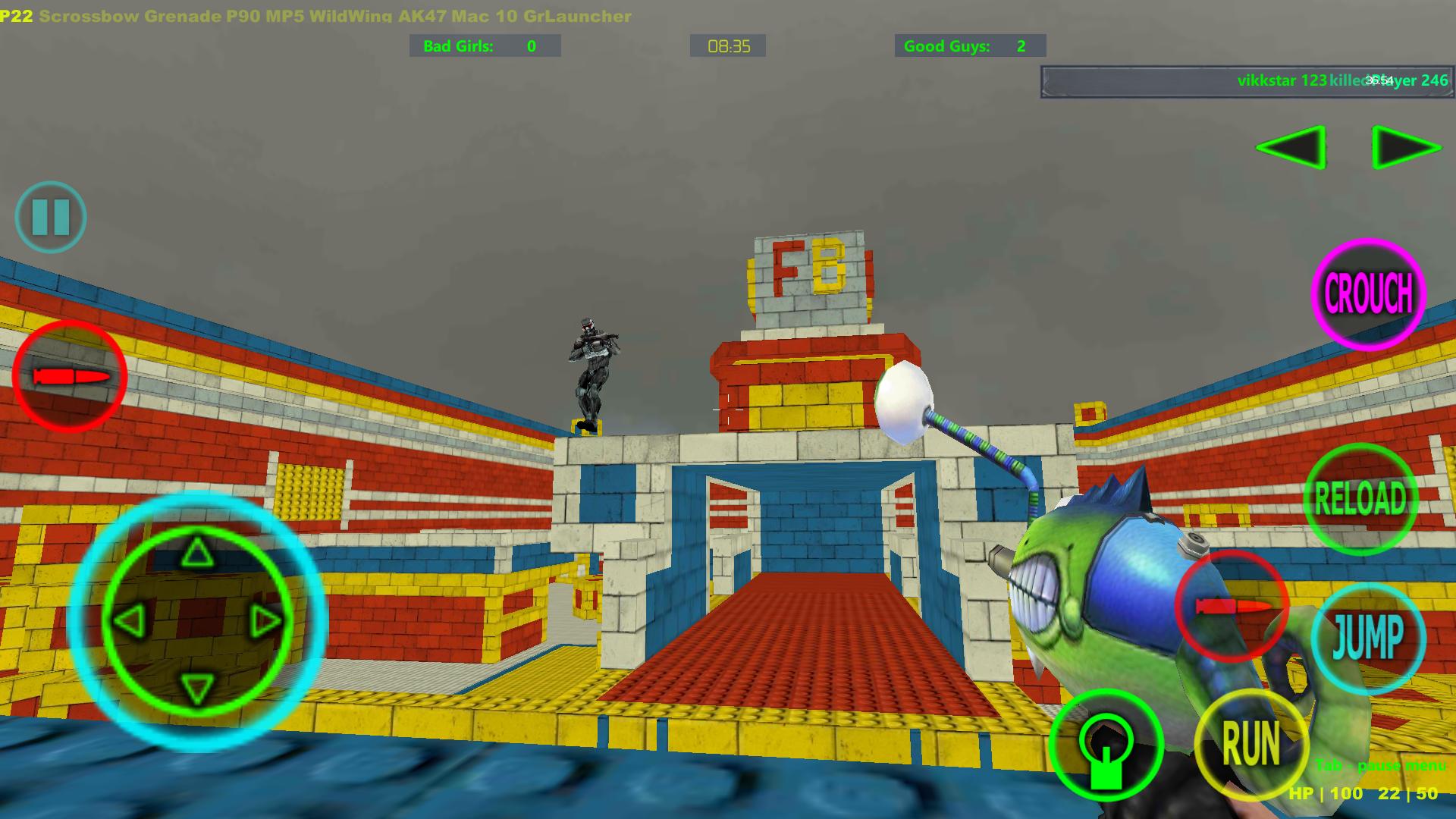Tap the right red fire bullet icon
Screen dimensions: 1456x819
point(1232,607)
